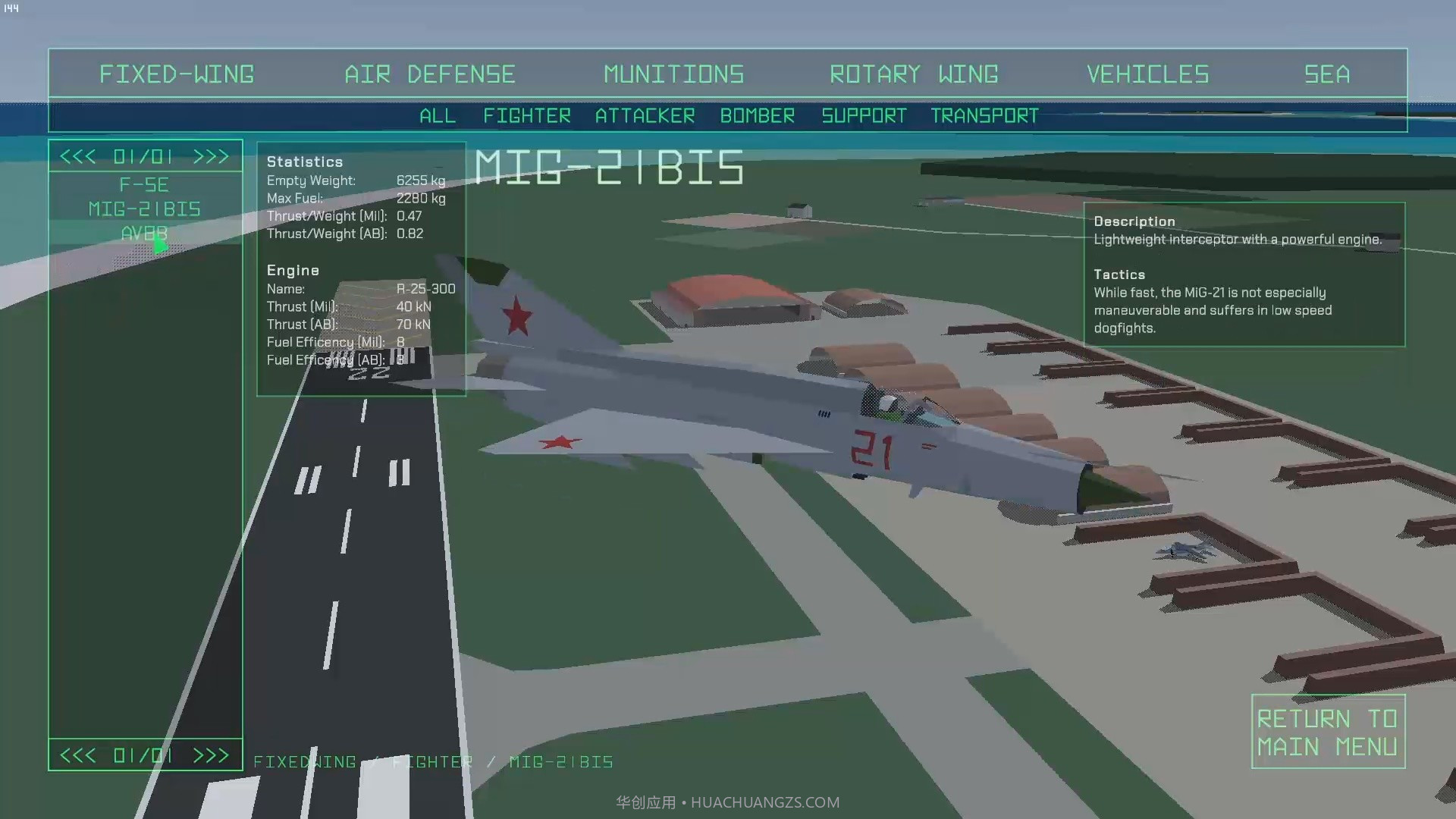Filter list by ATTACKER aircraft
Image resolution: width=1456 pixels, height=819 pixels.
(645, 115)
